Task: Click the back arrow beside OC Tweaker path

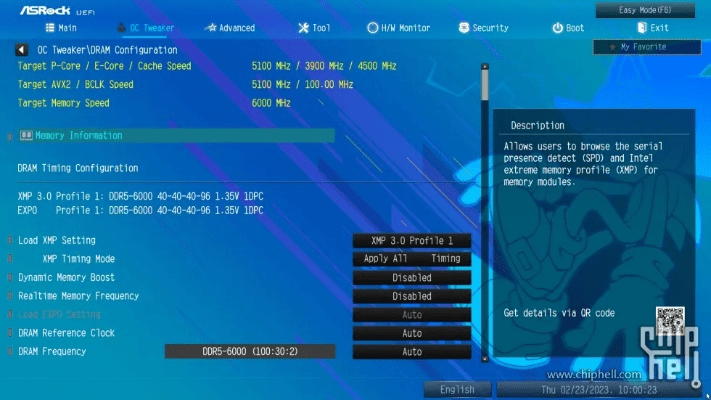Action: [x=21, y=49]
